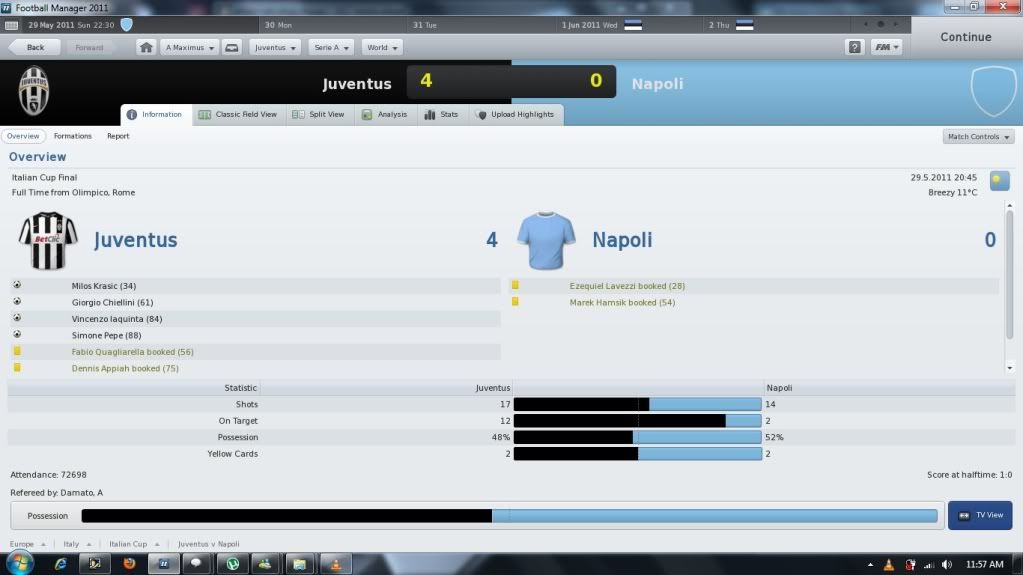Select the Upload Highlights tab

(514, 115)
